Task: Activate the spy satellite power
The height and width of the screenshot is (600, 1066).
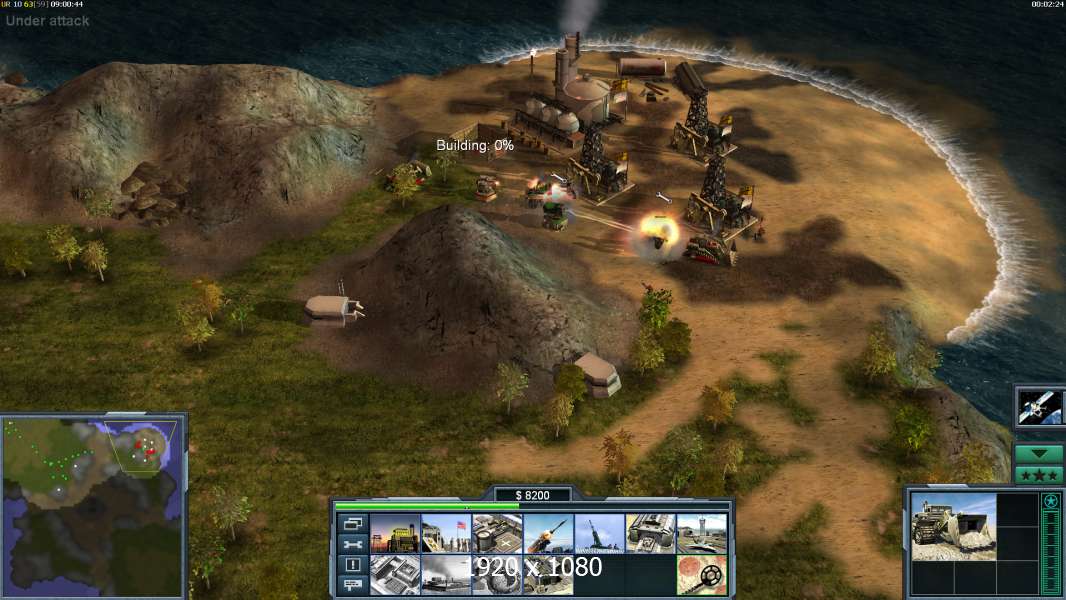Action: (x=1040, y=406)
